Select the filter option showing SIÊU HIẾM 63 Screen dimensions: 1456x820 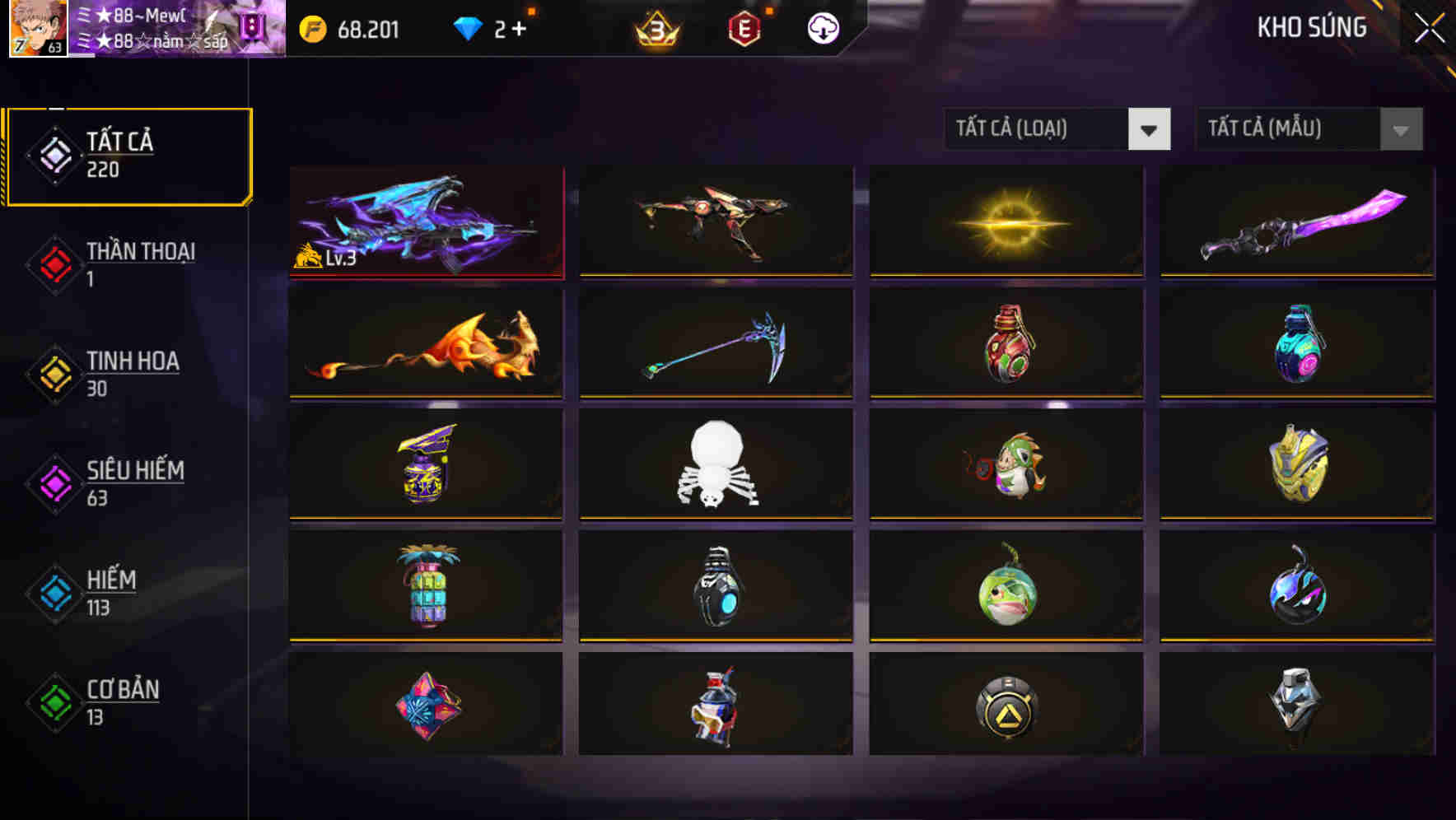119,482
